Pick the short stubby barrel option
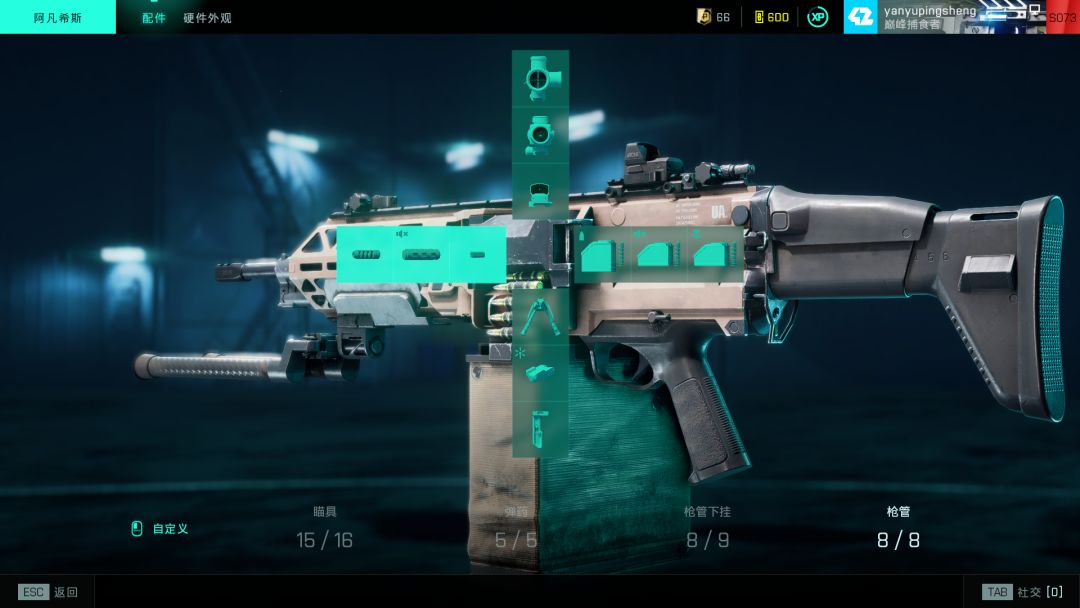Image resolution: width=1080 pixels, height=608 pixels. pyautogui.click(x=477, y=255)
